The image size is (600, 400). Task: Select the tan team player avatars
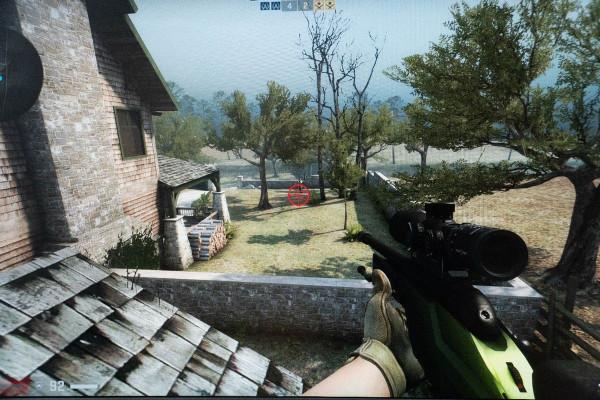pos(324,5)
